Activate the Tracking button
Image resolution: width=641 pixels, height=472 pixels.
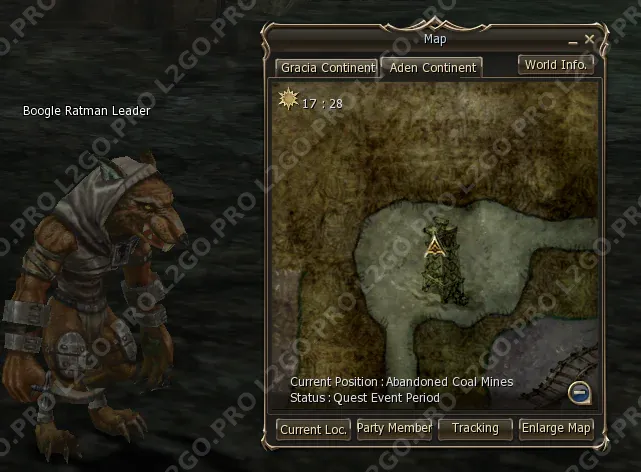click(475, 428)
